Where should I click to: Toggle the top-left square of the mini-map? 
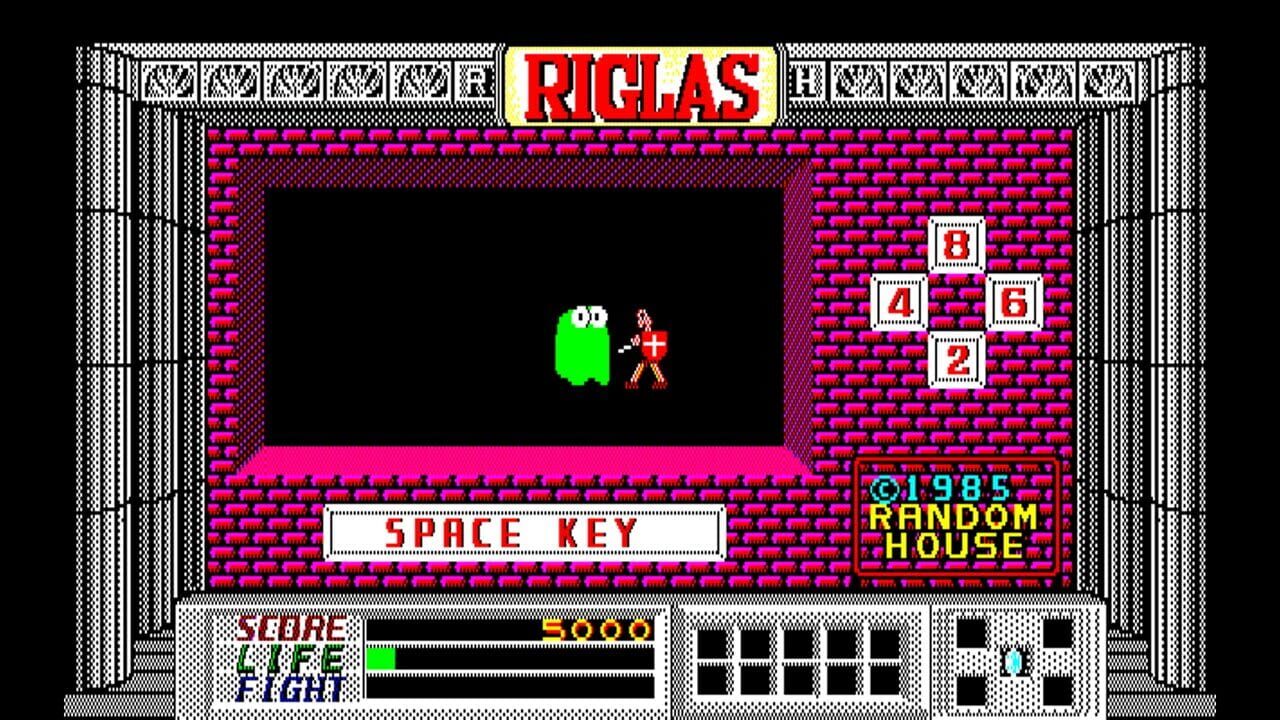pos(969,633)
